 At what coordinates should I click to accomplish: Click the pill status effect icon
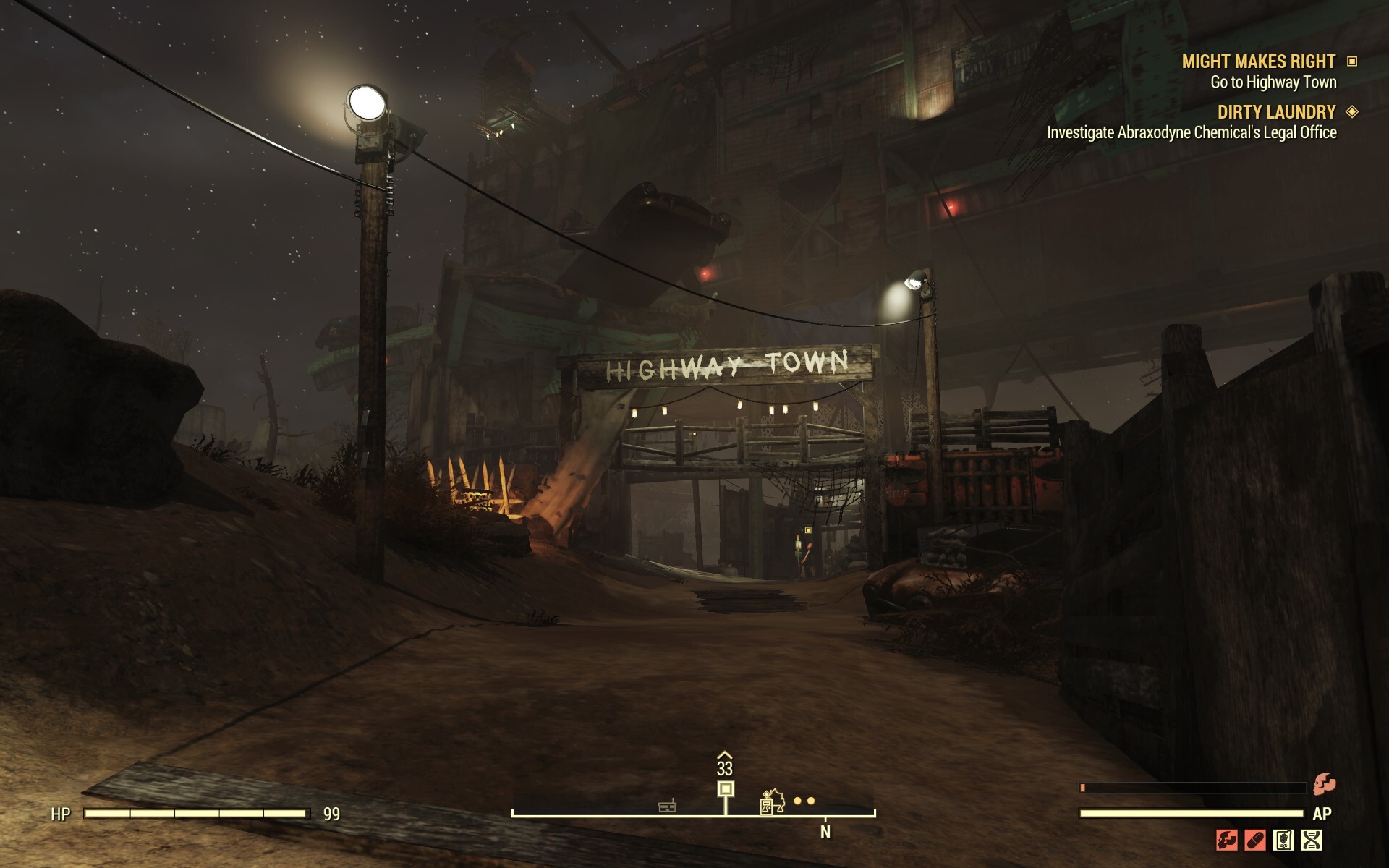(1254, 840)
